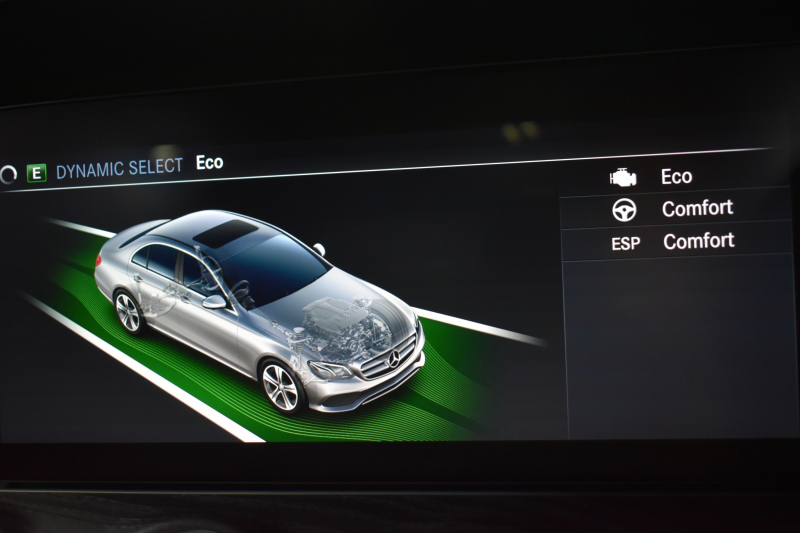
Task: Select the engine Eco drive setting row
Action: coord(676,177)
